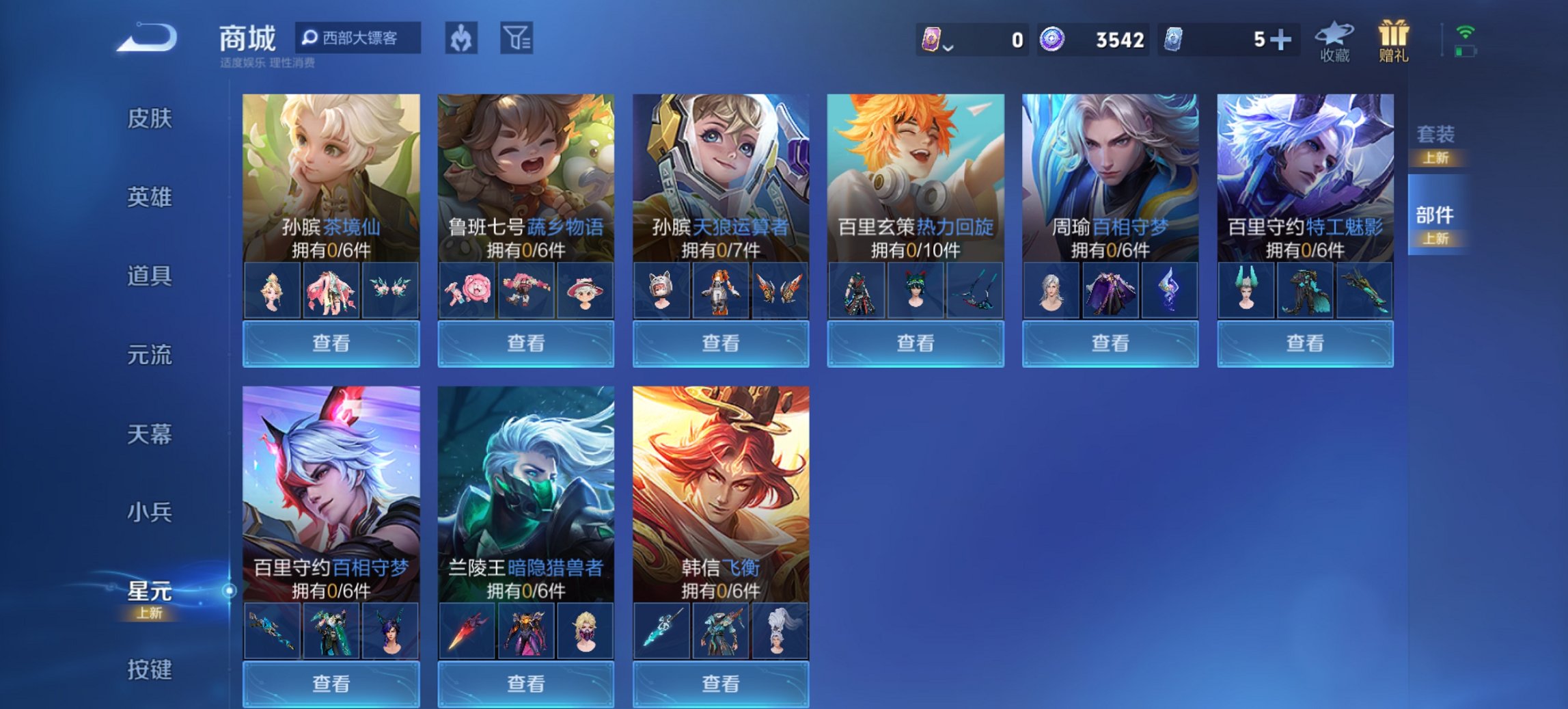Viewport: 1568px width, 709px height.
Task: Click the battery indicator icon
Action: pos(1466,49)
